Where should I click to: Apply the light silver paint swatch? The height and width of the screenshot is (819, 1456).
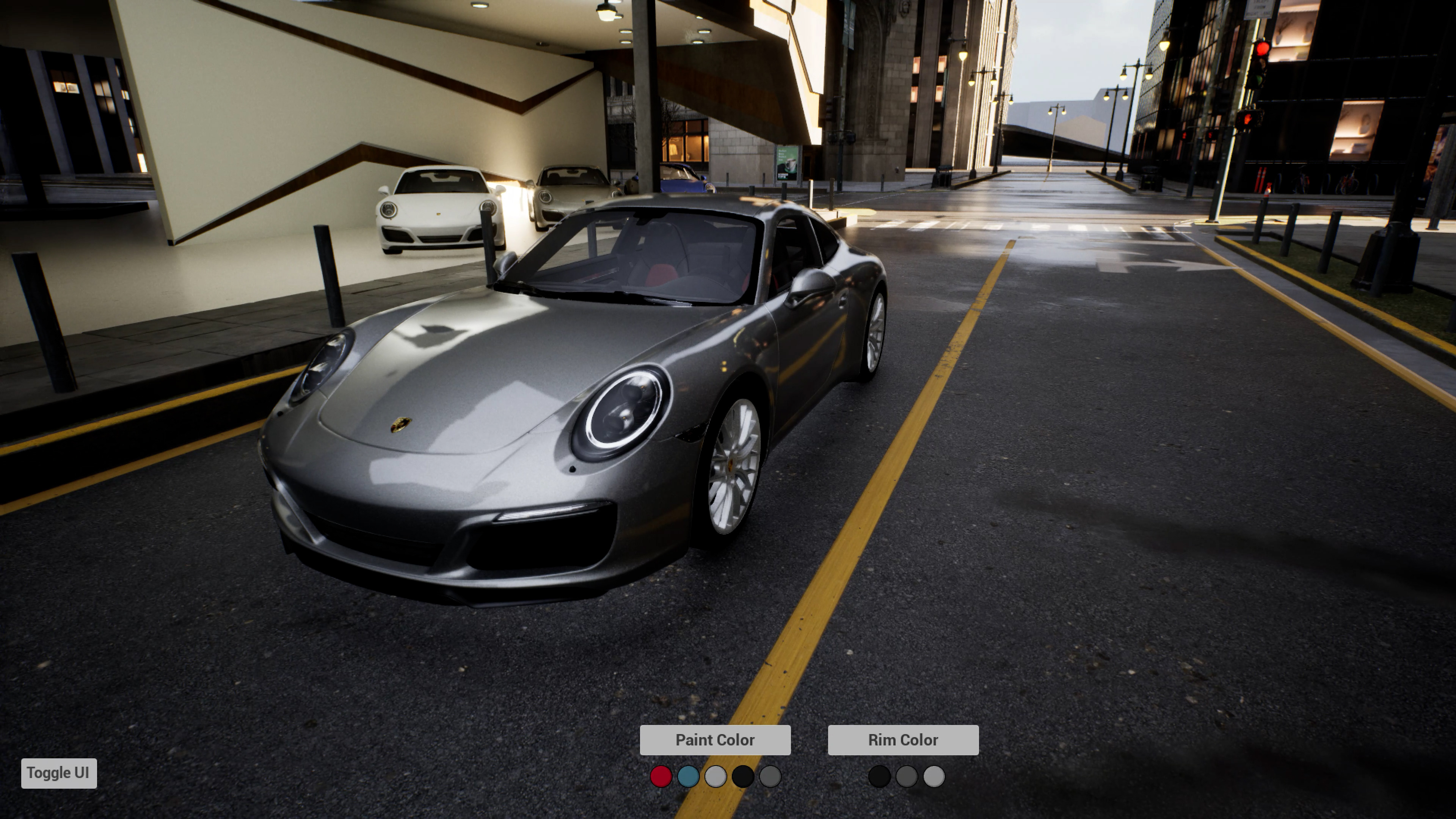[715, 777]
